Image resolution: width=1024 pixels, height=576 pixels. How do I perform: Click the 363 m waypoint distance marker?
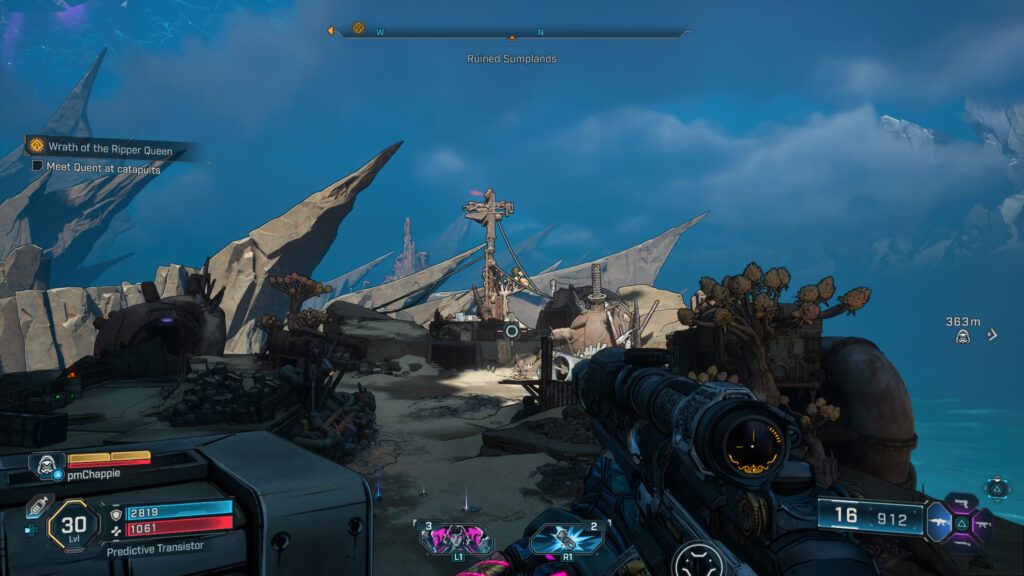tap(963, 330)
